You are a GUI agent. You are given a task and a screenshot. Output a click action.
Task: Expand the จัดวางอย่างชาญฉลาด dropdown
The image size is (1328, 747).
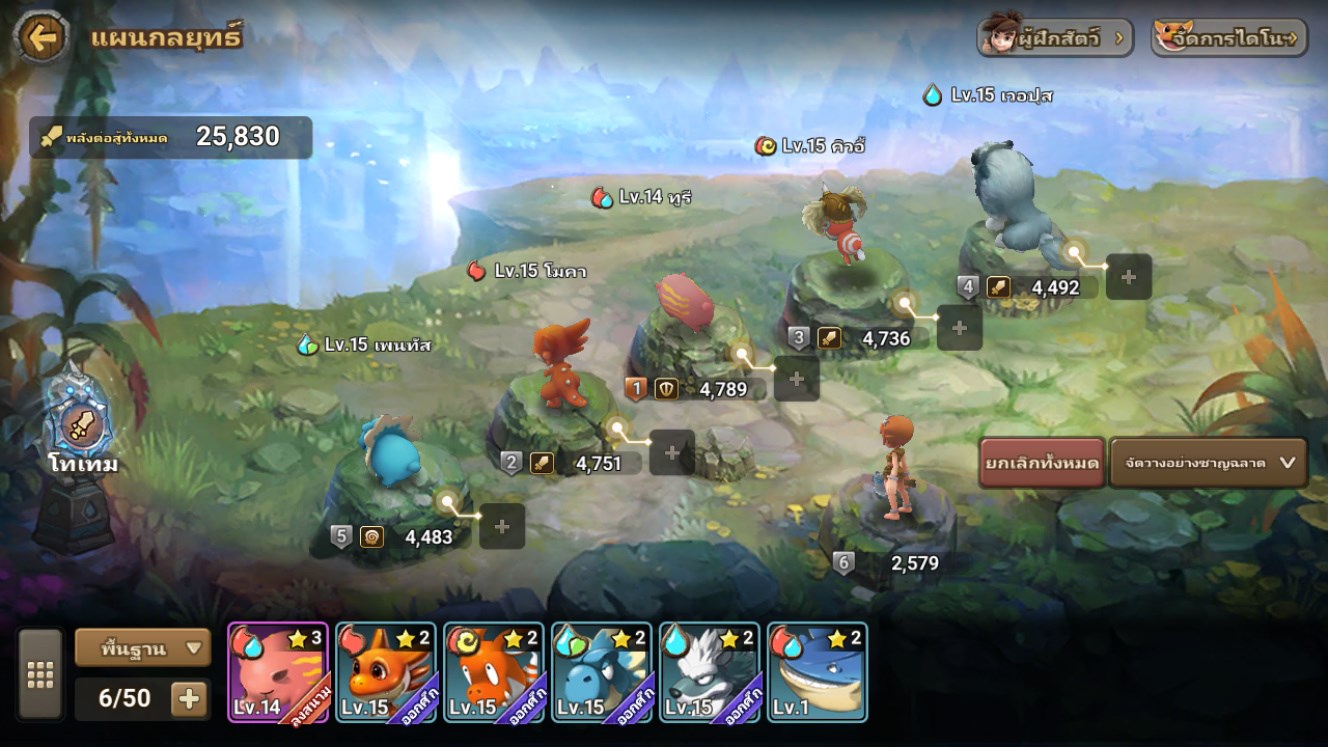point(1208,463)
